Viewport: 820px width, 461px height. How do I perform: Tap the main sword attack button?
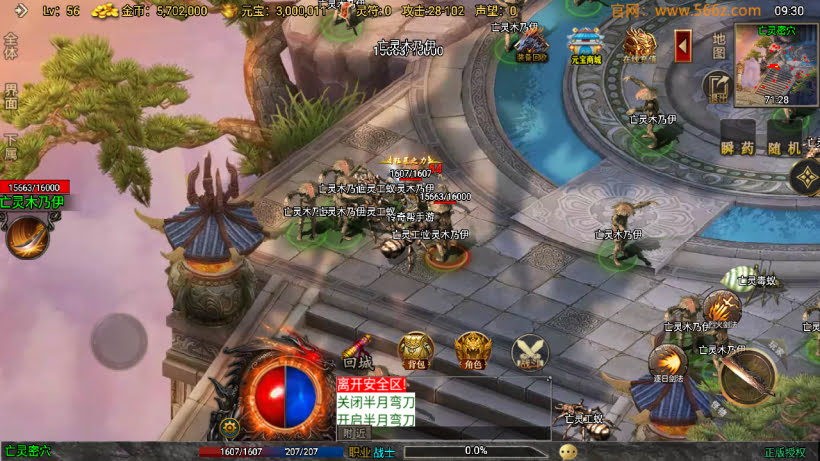(x=748, y=375)
